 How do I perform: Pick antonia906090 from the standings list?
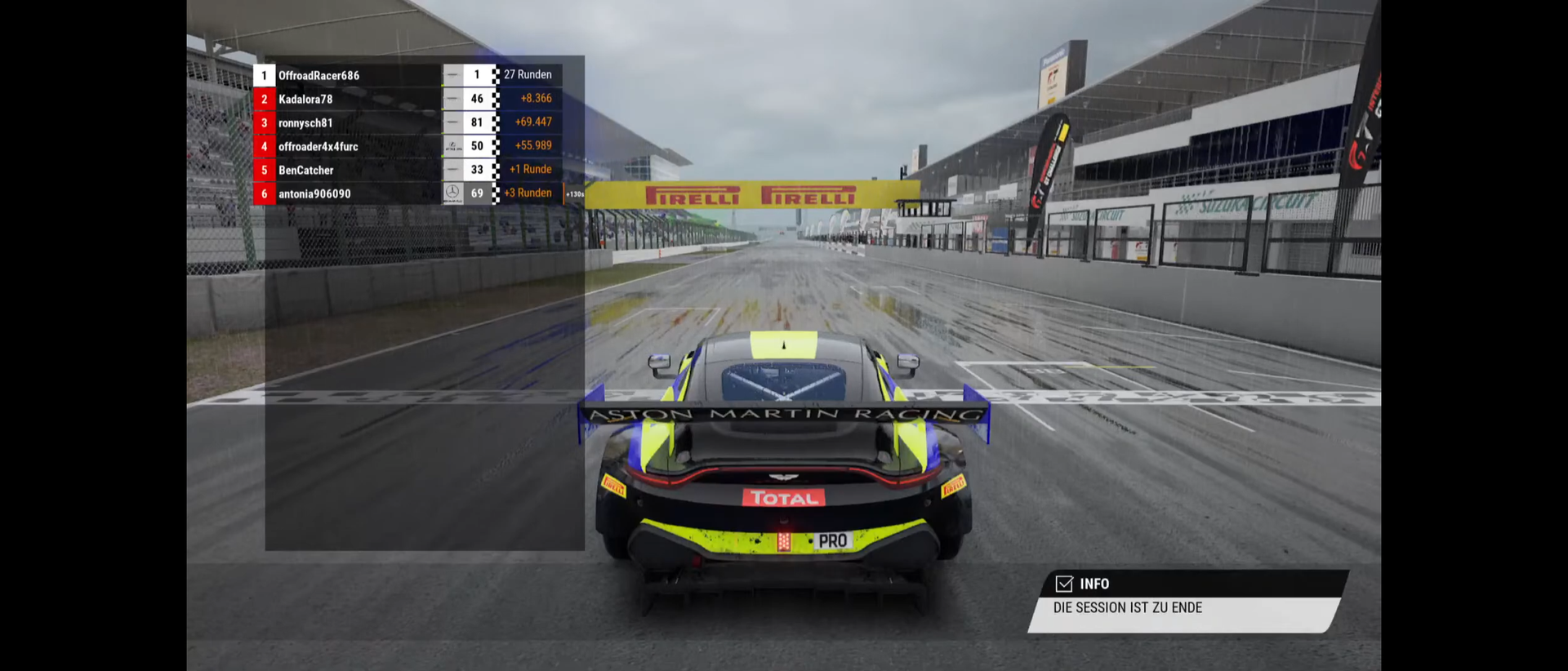pyautogui.click(x=314, y=193)
